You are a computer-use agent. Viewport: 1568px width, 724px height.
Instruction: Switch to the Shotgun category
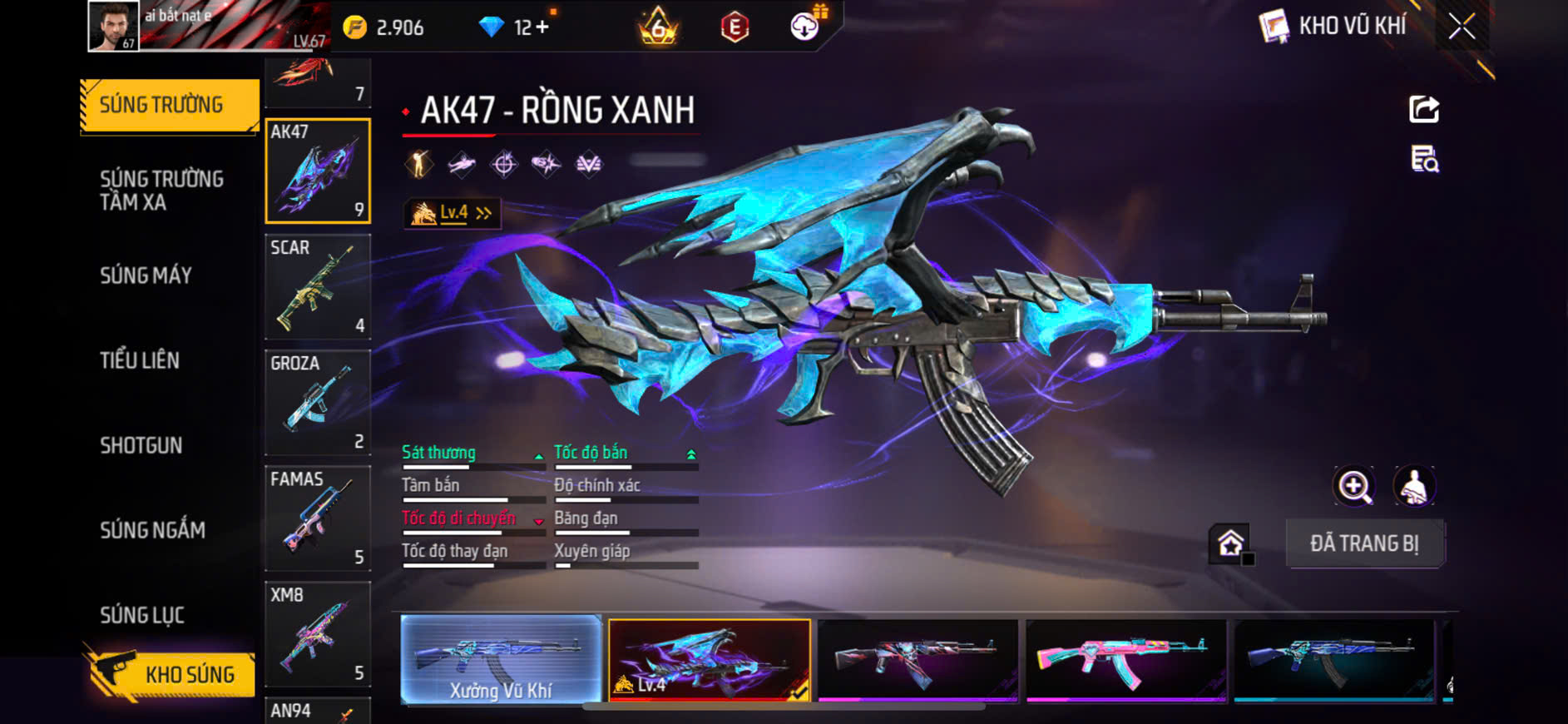141,445
